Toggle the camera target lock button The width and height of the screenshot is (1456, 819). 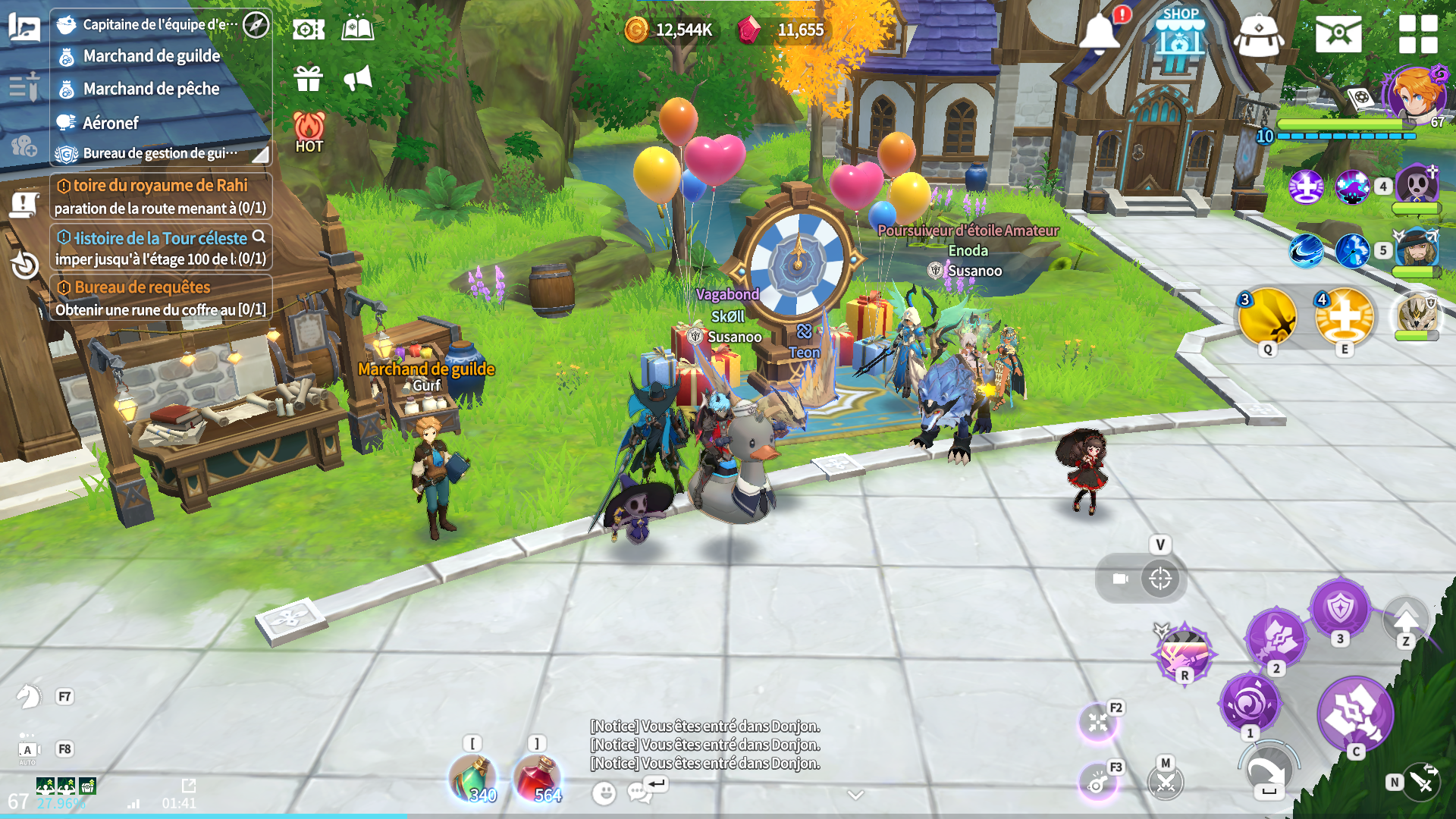coord(1159,579)
